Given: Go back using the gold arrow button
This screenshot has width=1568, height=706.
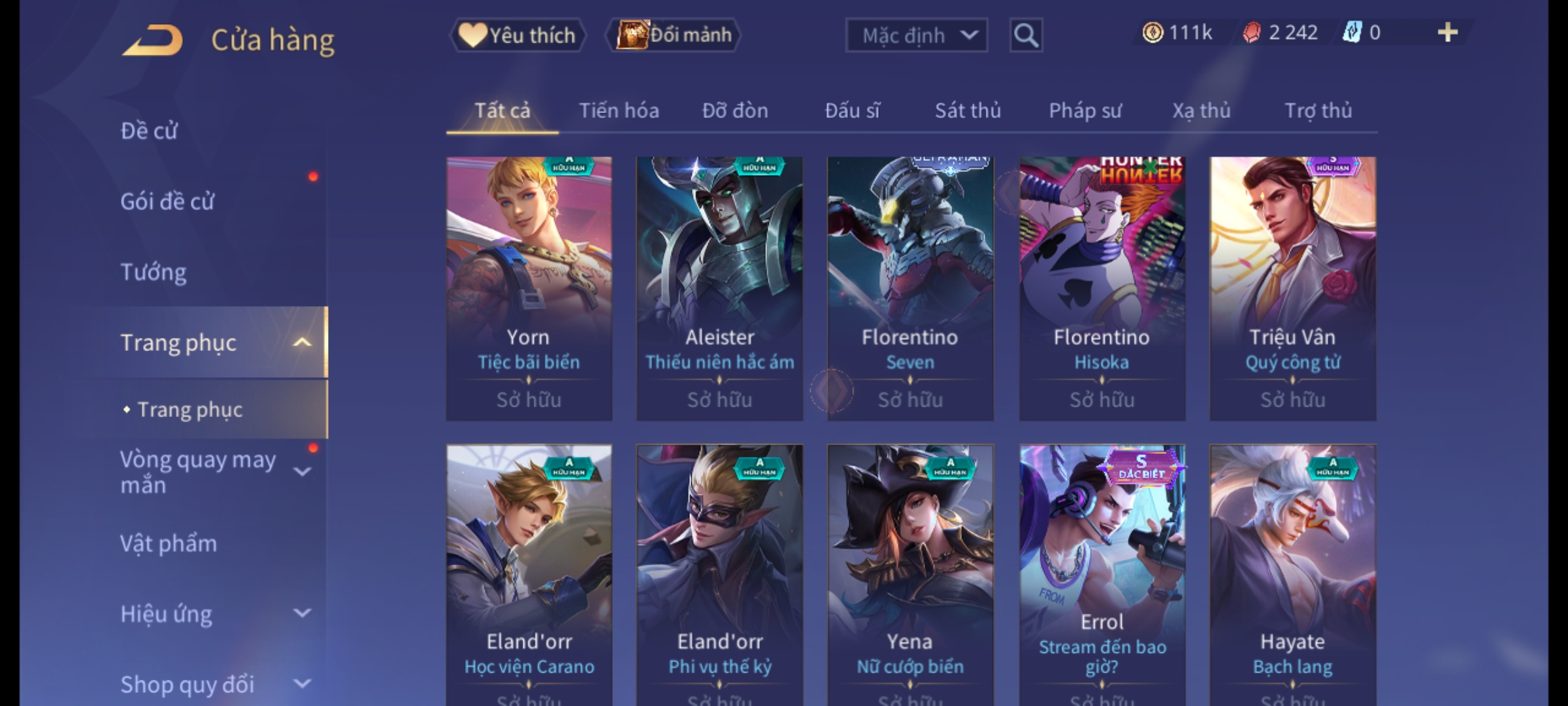Looking at the screenshot, I should point(152,41).
